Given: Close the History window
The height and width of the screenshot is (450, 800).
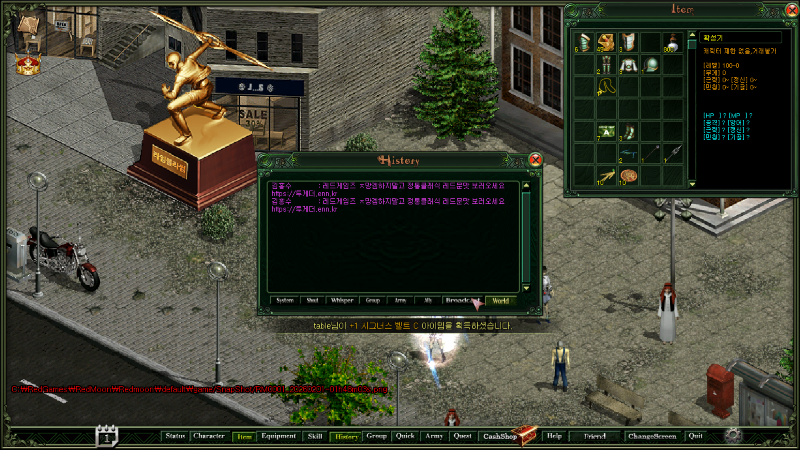Looking at the screenshot, I should (535, 159).
